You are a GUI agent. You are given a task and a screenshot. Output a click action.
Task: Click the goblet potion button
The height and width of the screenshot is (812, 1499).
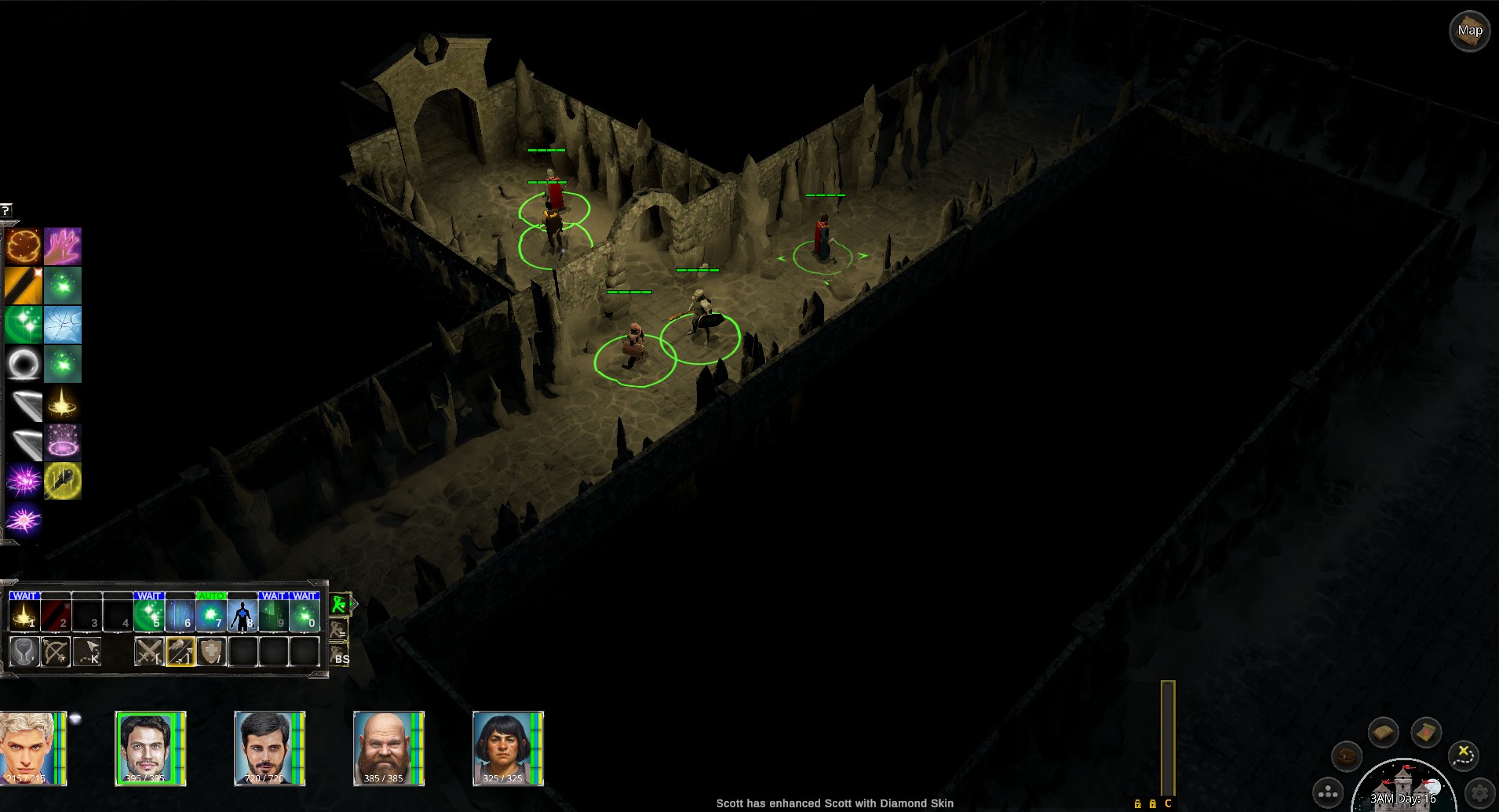pyautogui.click(x=24, y=652)
